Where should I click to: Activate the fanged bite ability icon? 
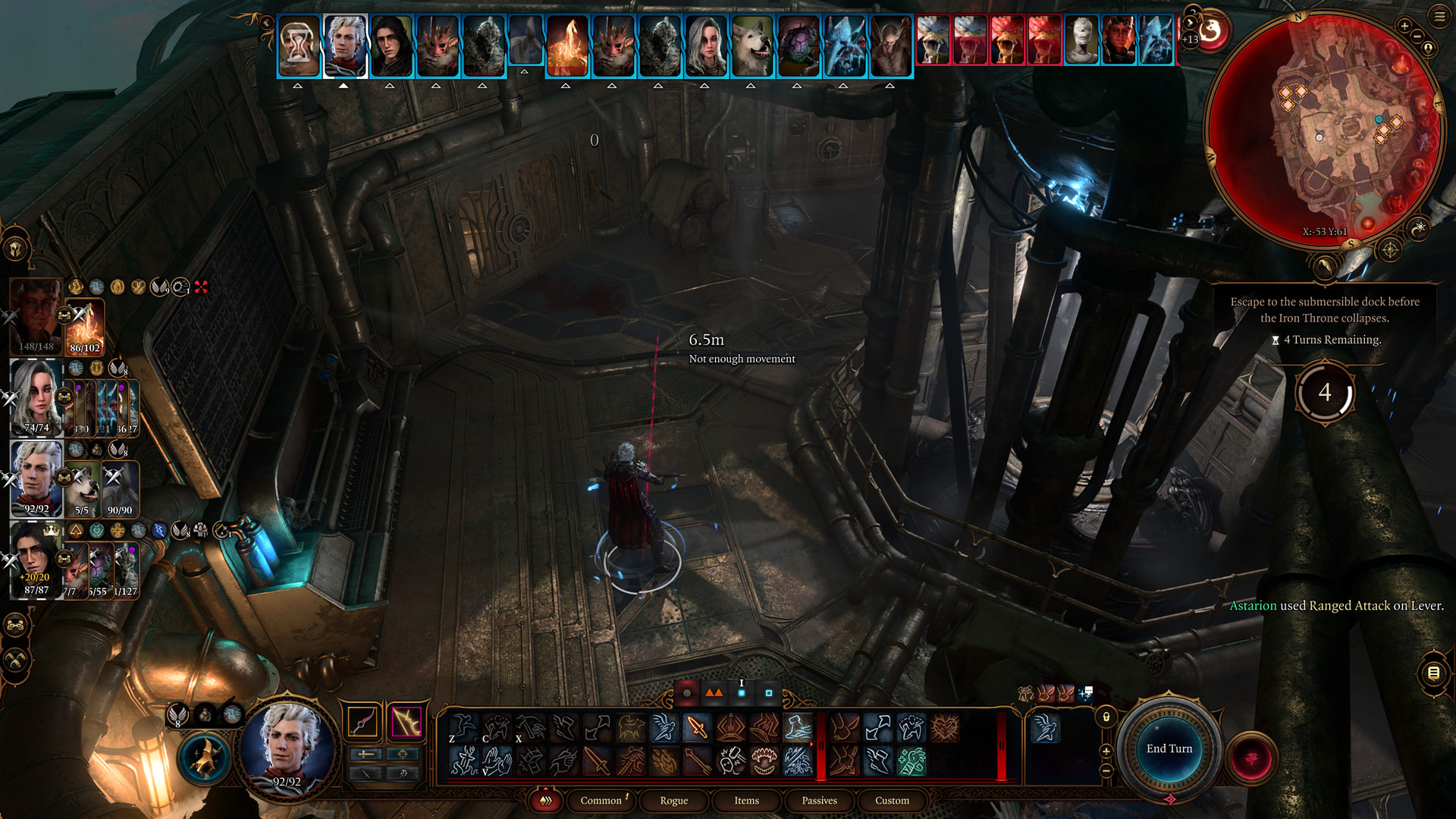click(764, 761)
